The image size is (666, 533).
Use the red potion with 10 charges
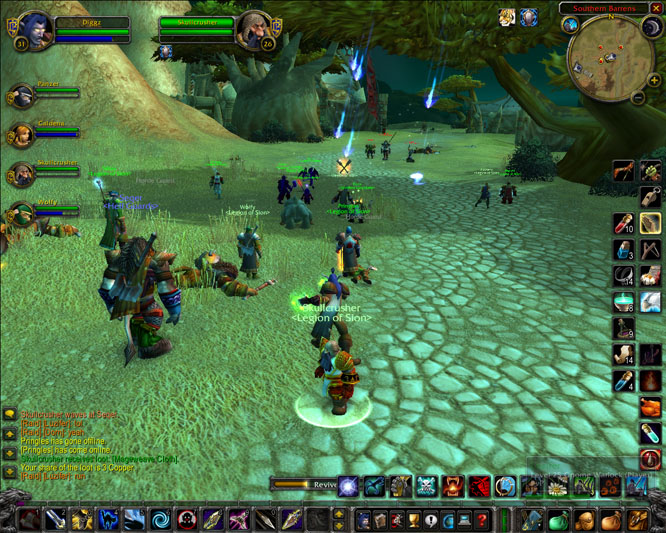tap(624, 224)
